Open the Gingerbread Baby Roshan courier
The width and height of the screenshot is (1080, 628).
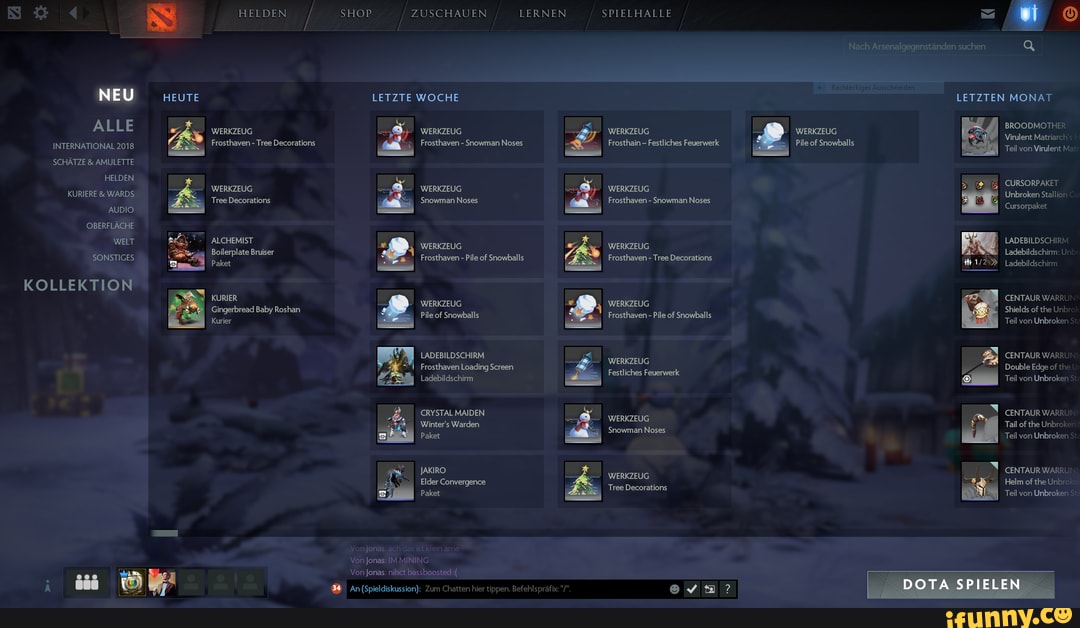(x=248, y=309)
